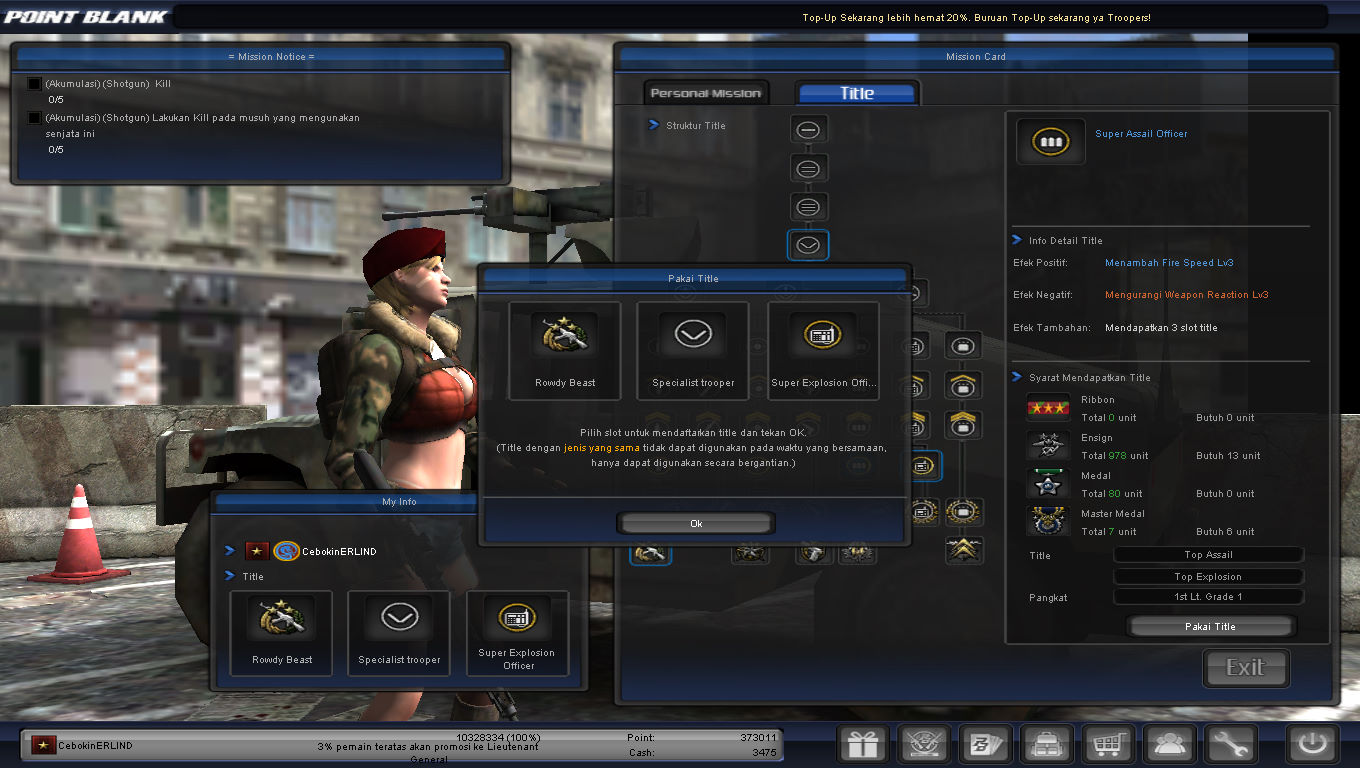Toggle the highlighted chevron node in the title tree
The image size is (1360, 768).
coord(808,244)
